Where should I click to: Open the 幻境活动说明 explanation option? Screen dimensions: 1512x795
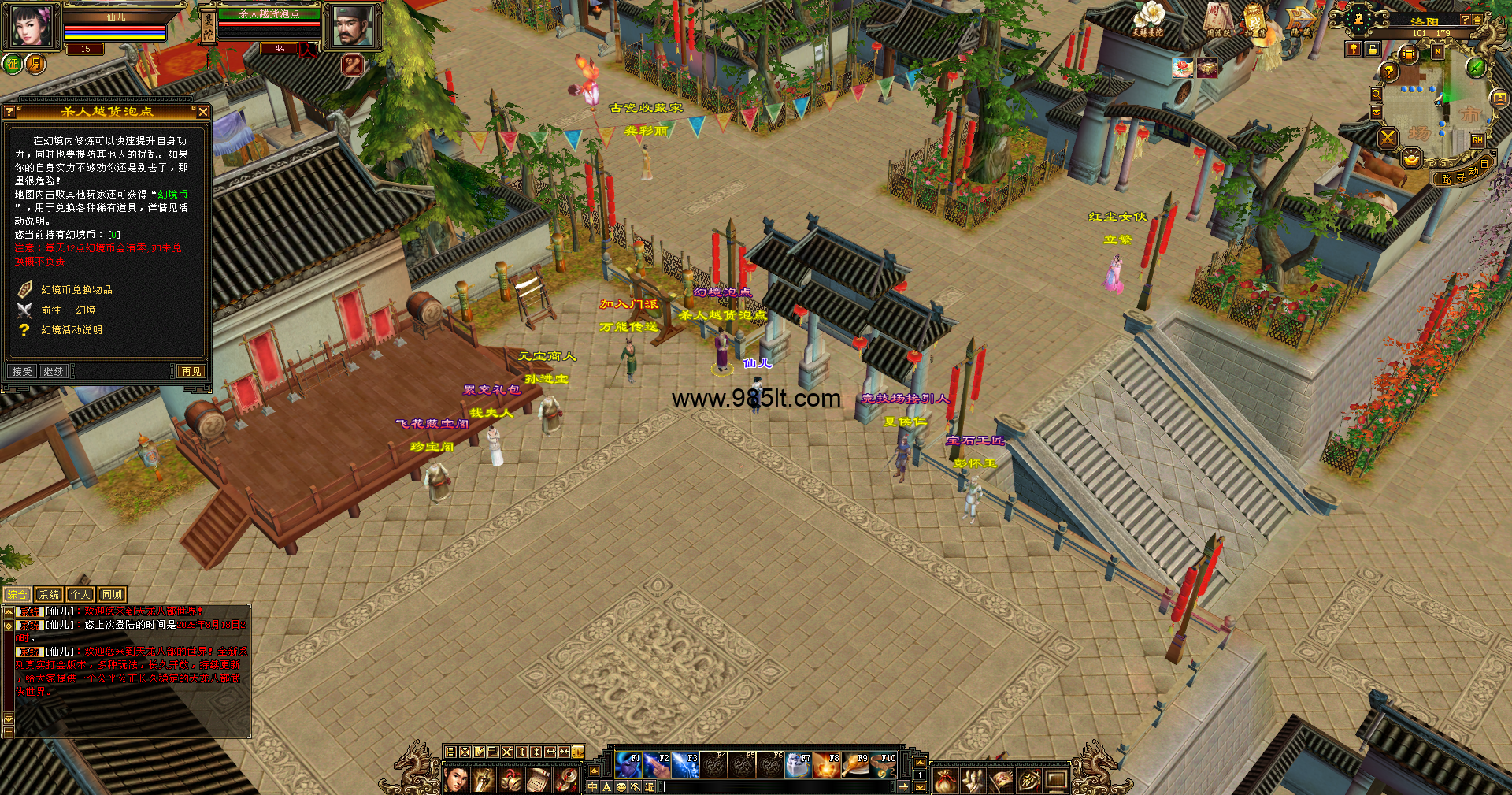coord(72,330)
